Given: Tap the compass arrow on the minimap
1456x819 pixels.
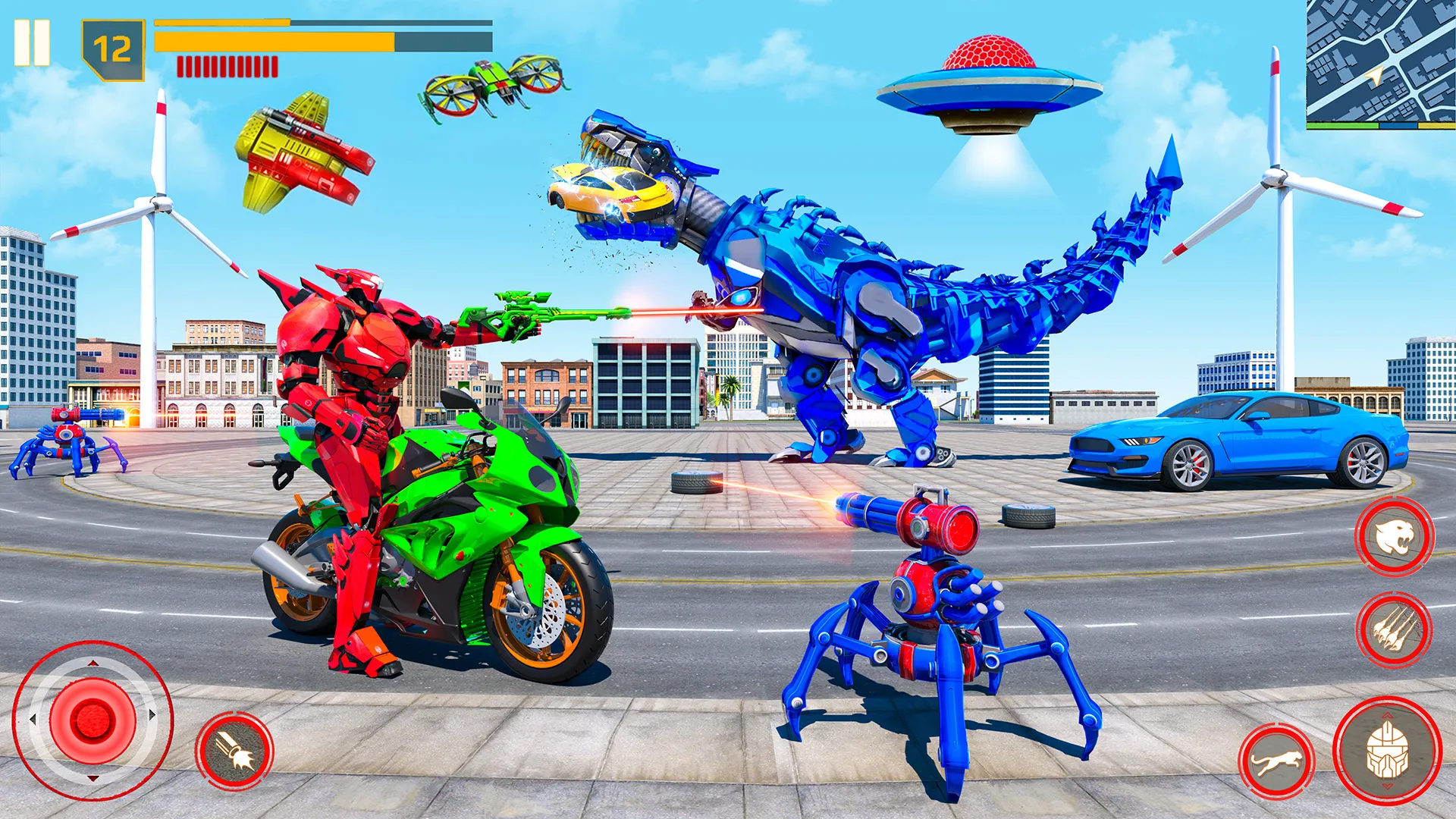Looking at the screenshot, I should pos(1373,76).
